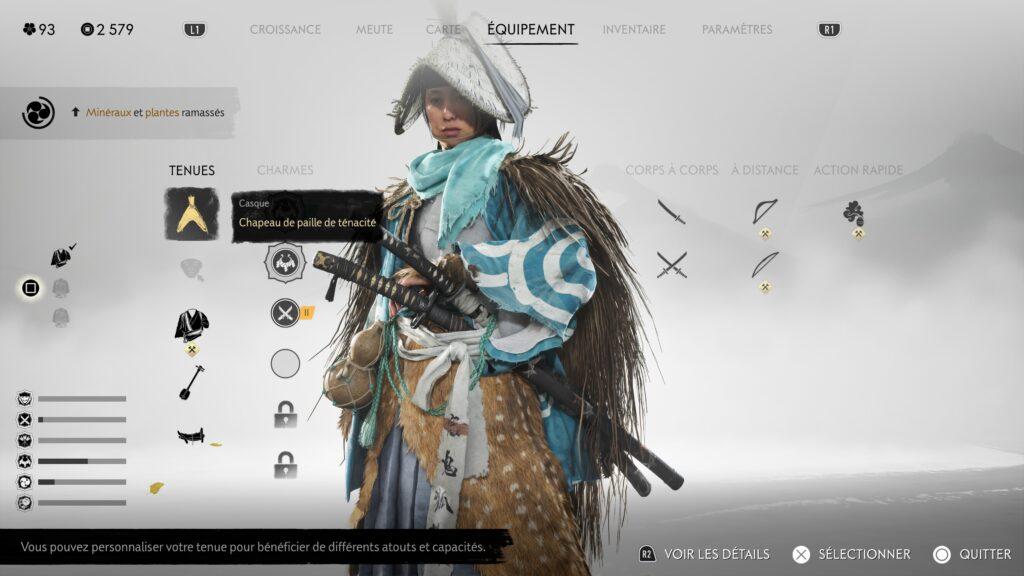Open the Meute tab
Viewport: 1024px width, 576px height.
374,30
